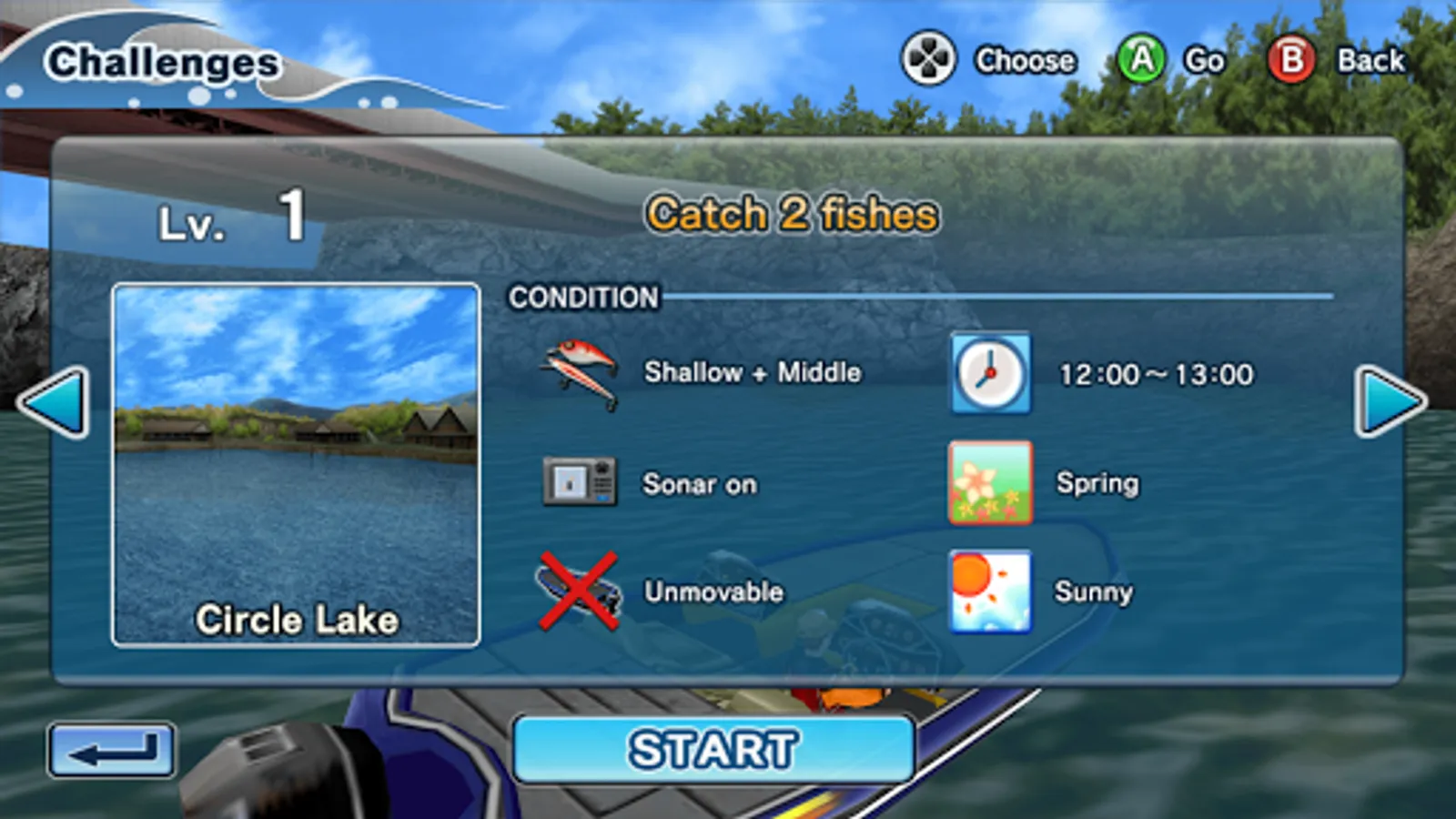
Task: Switch weather condition from Sunny
Action: [1094, 591]
